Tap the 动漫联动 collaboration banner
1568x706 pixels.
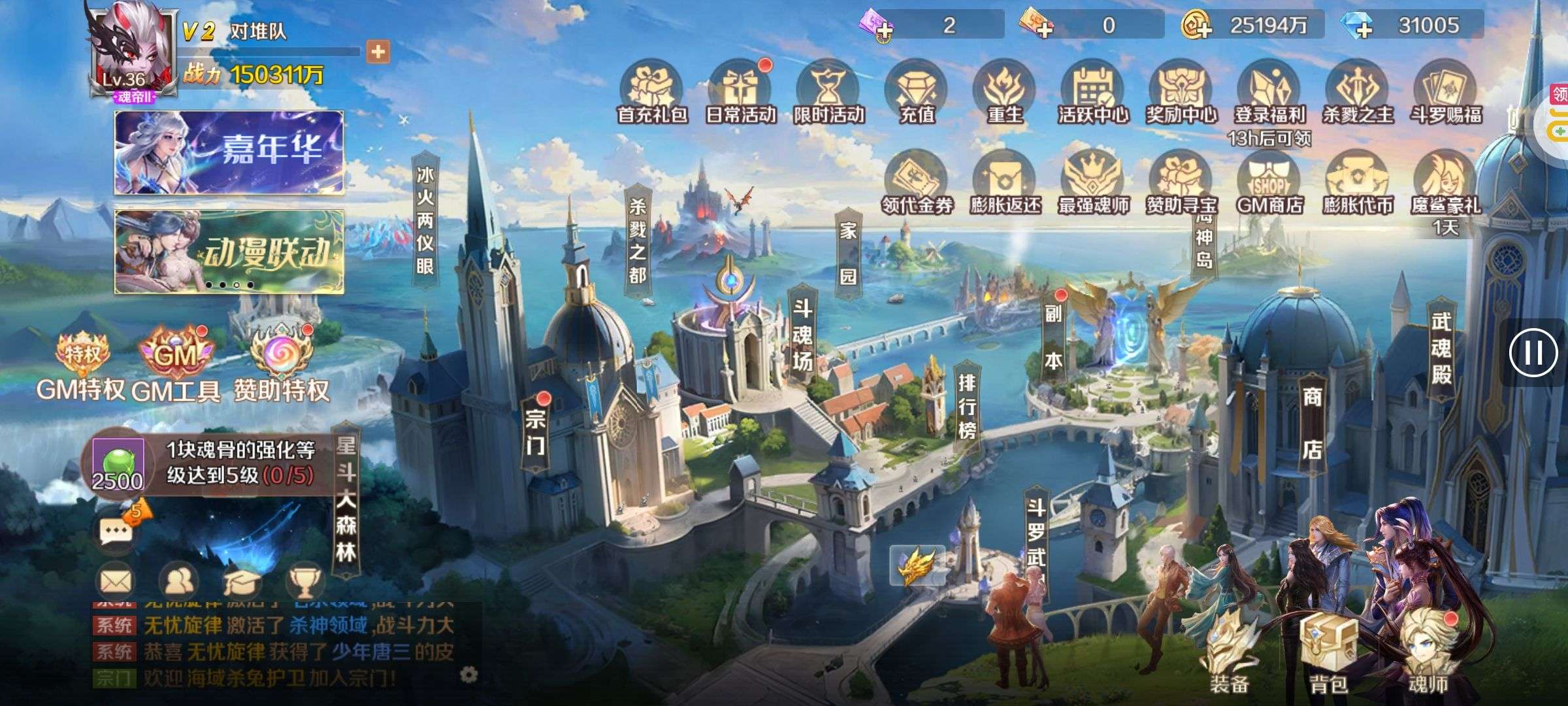229,252
